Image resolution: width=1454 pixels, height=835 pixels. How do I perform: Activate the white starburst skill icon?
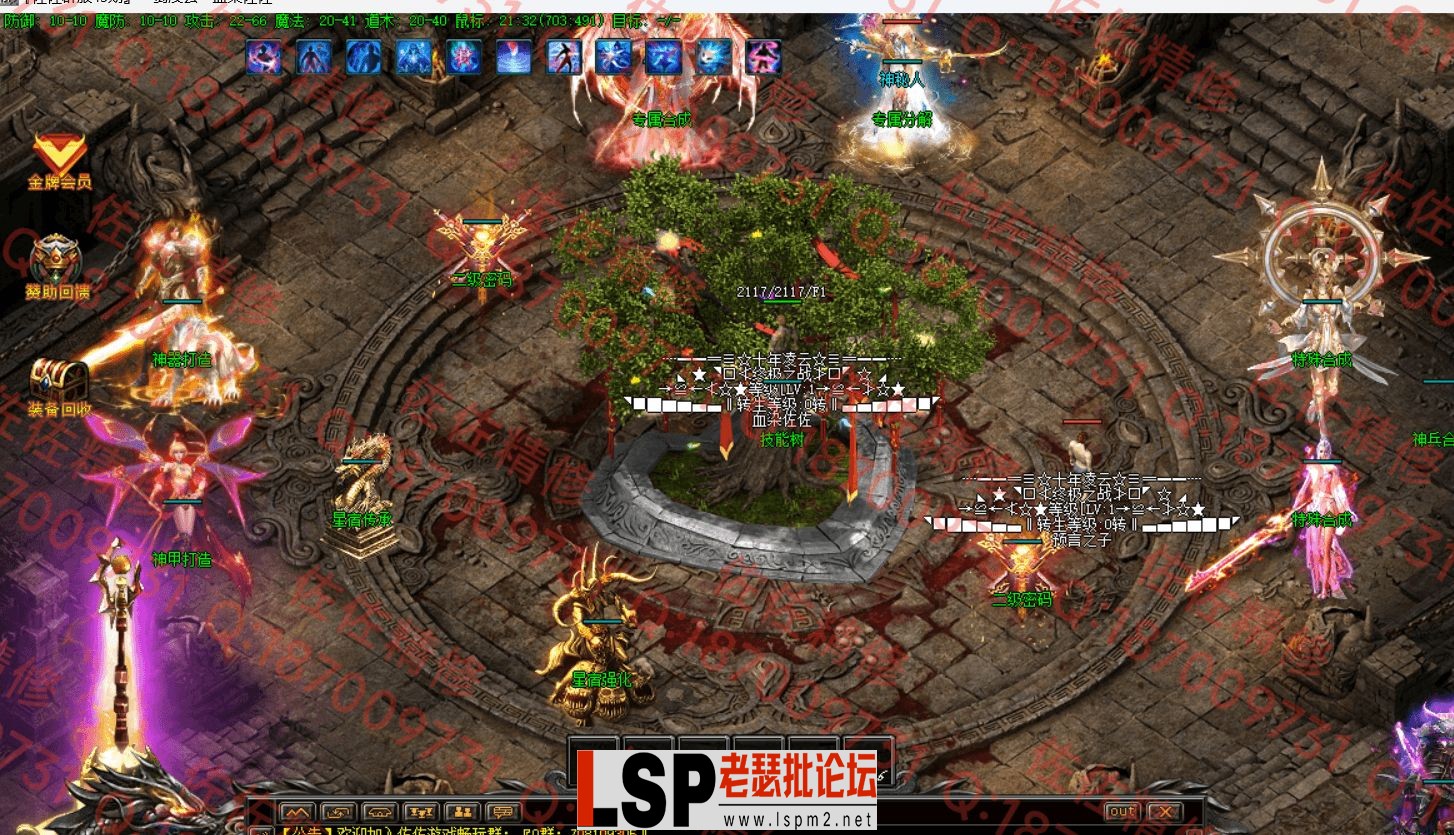[x=613, y=57]
